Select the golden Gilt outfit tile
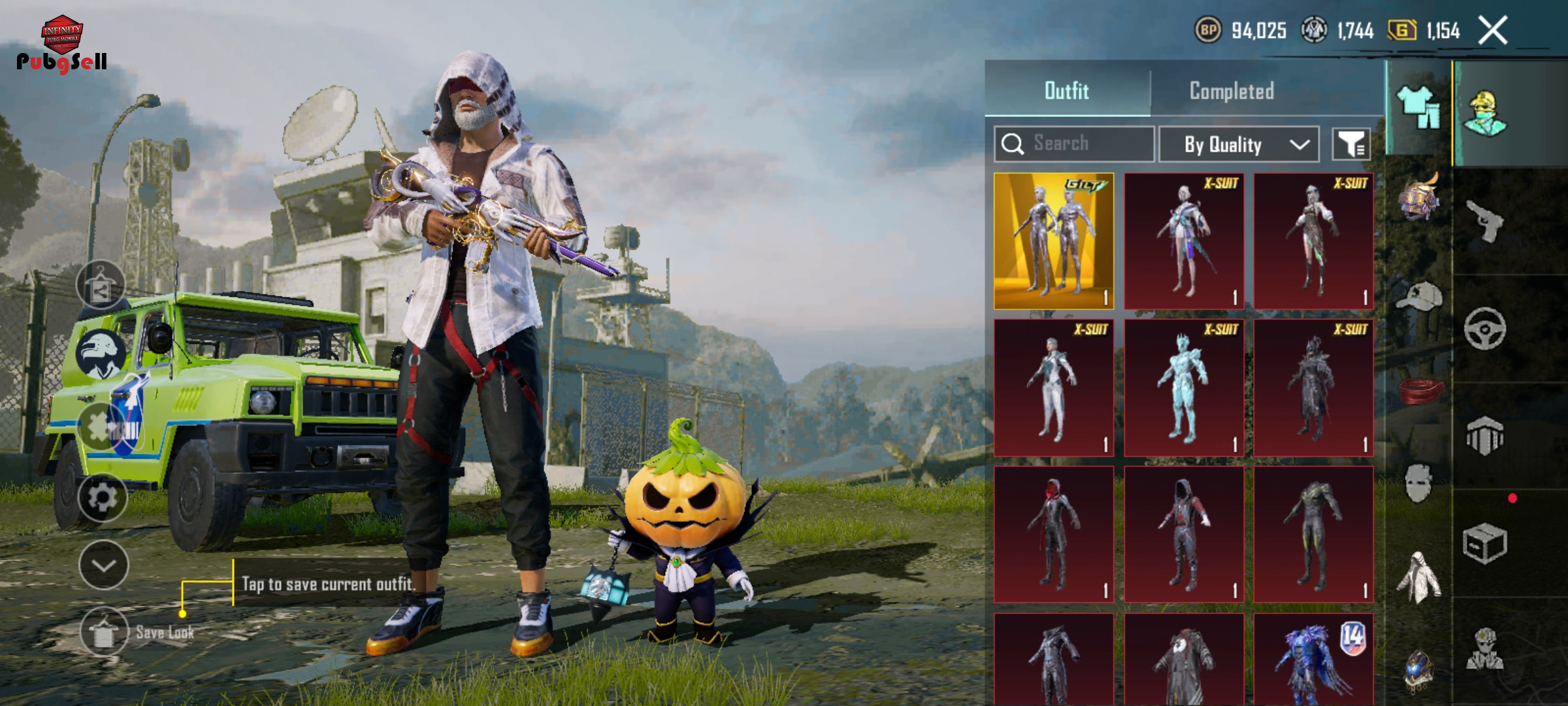The width and height of the screenshot is (1568, 706). [x=1054, y=241]
